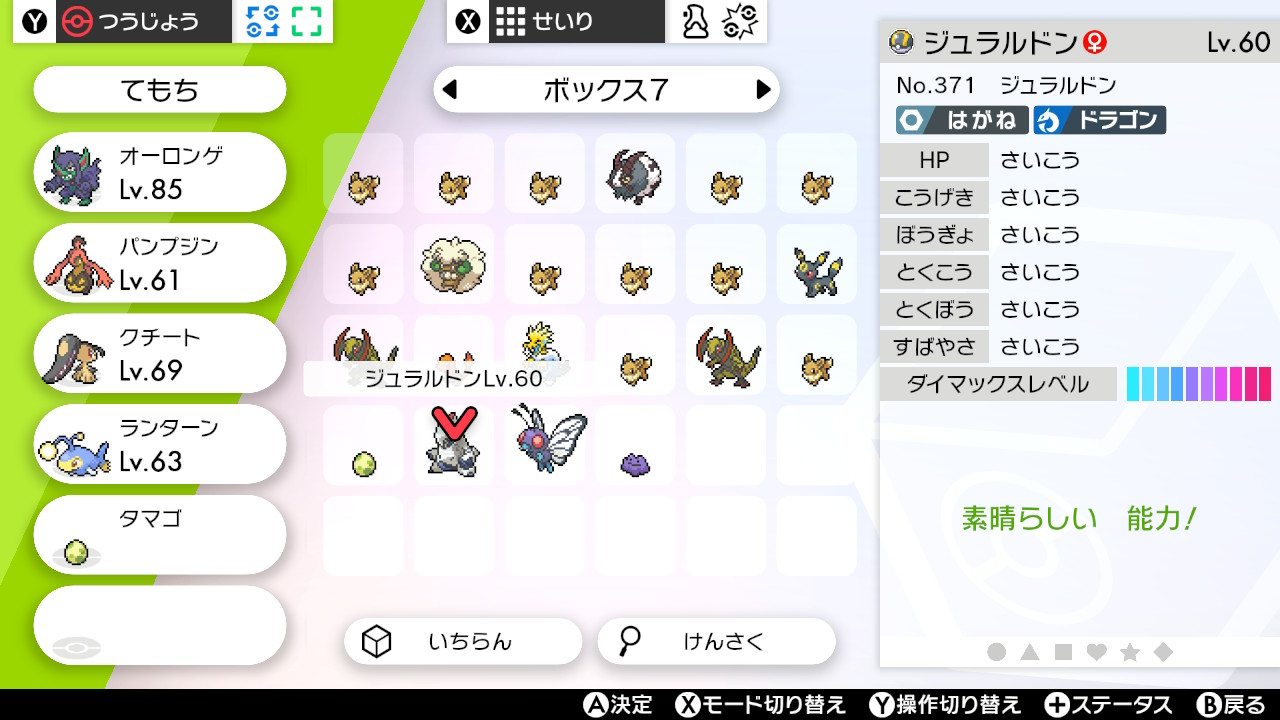This screenshot has width=1280, height=720.
Task: Open the けんさく search button
Action: point(716,641)
